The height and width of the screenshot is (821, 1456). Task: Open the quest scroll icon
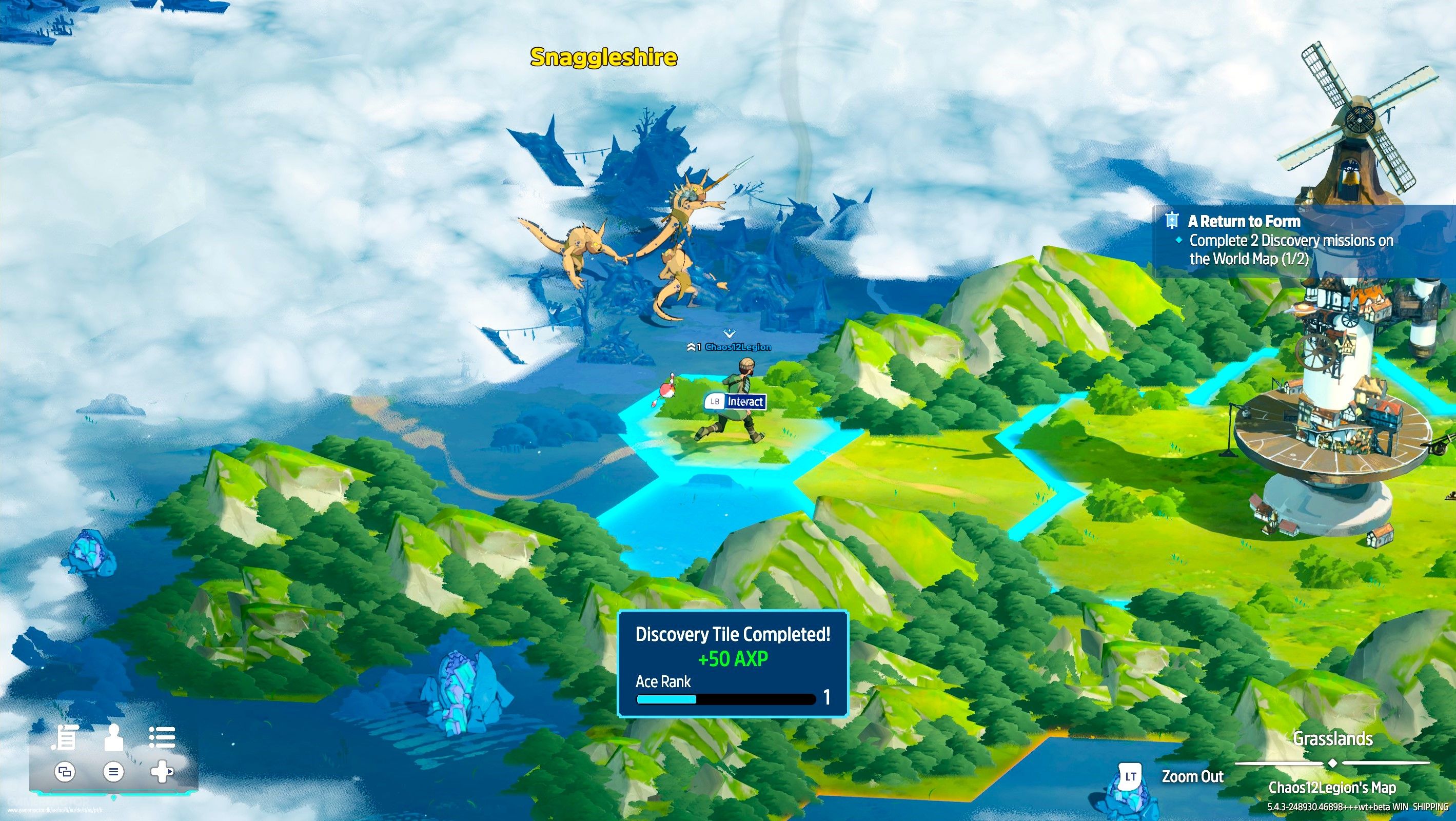click(65, 738)
